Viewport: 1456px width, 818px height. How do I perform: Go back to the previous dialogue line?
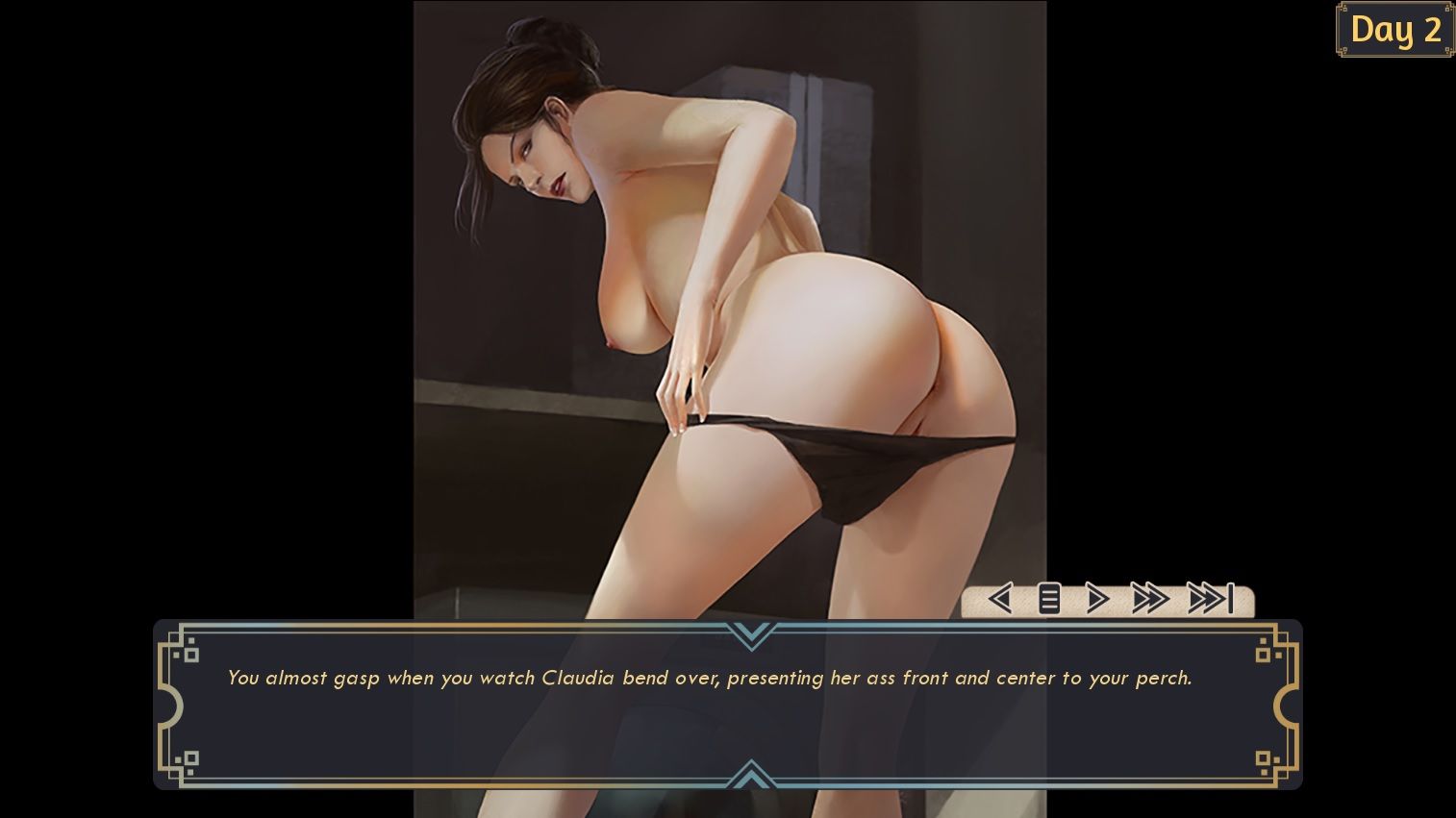point(1000,599)
